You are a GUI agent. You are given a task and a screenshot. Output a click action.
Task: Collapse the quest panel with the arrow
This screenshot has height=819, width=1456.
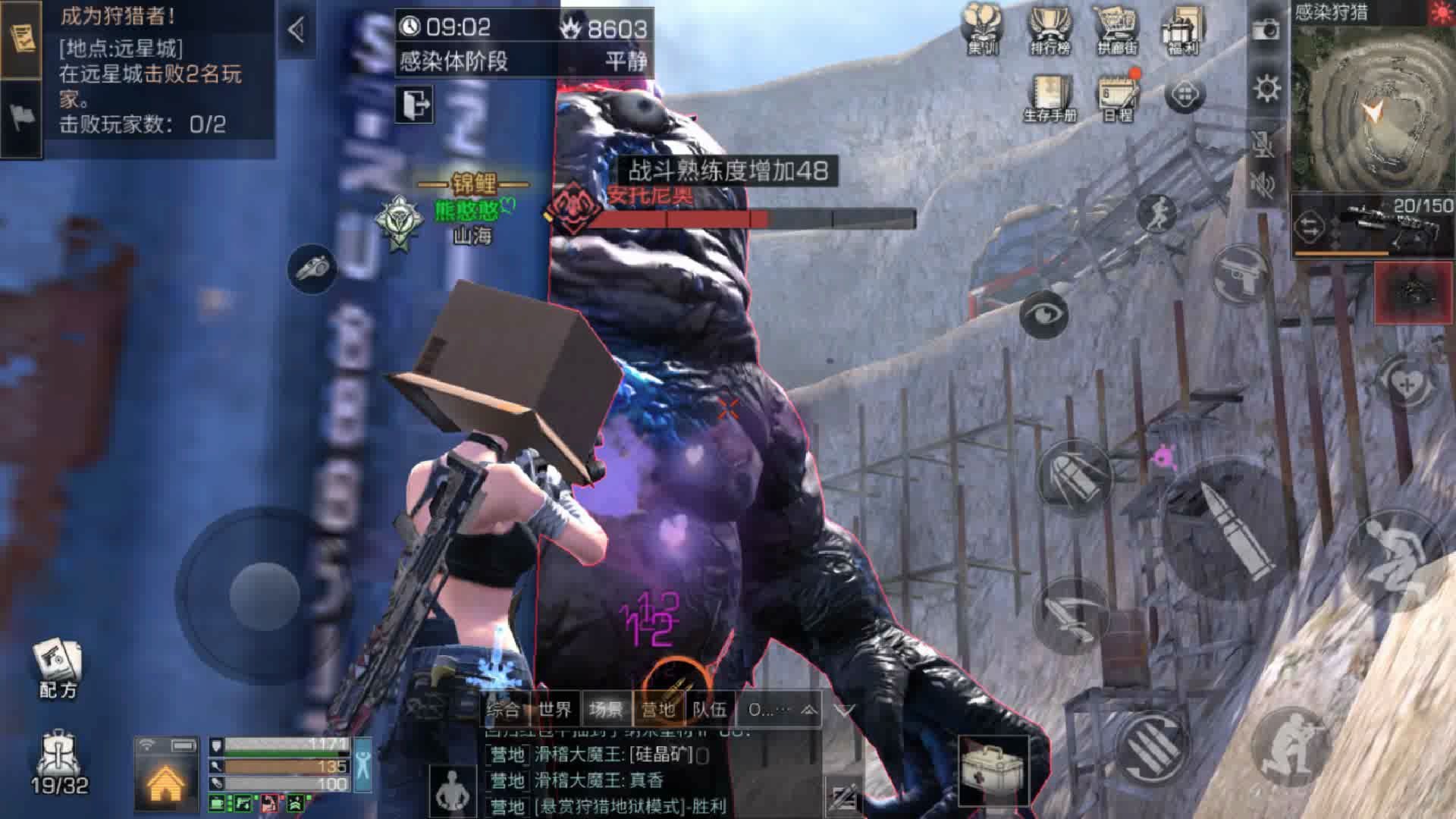[297, 30]
